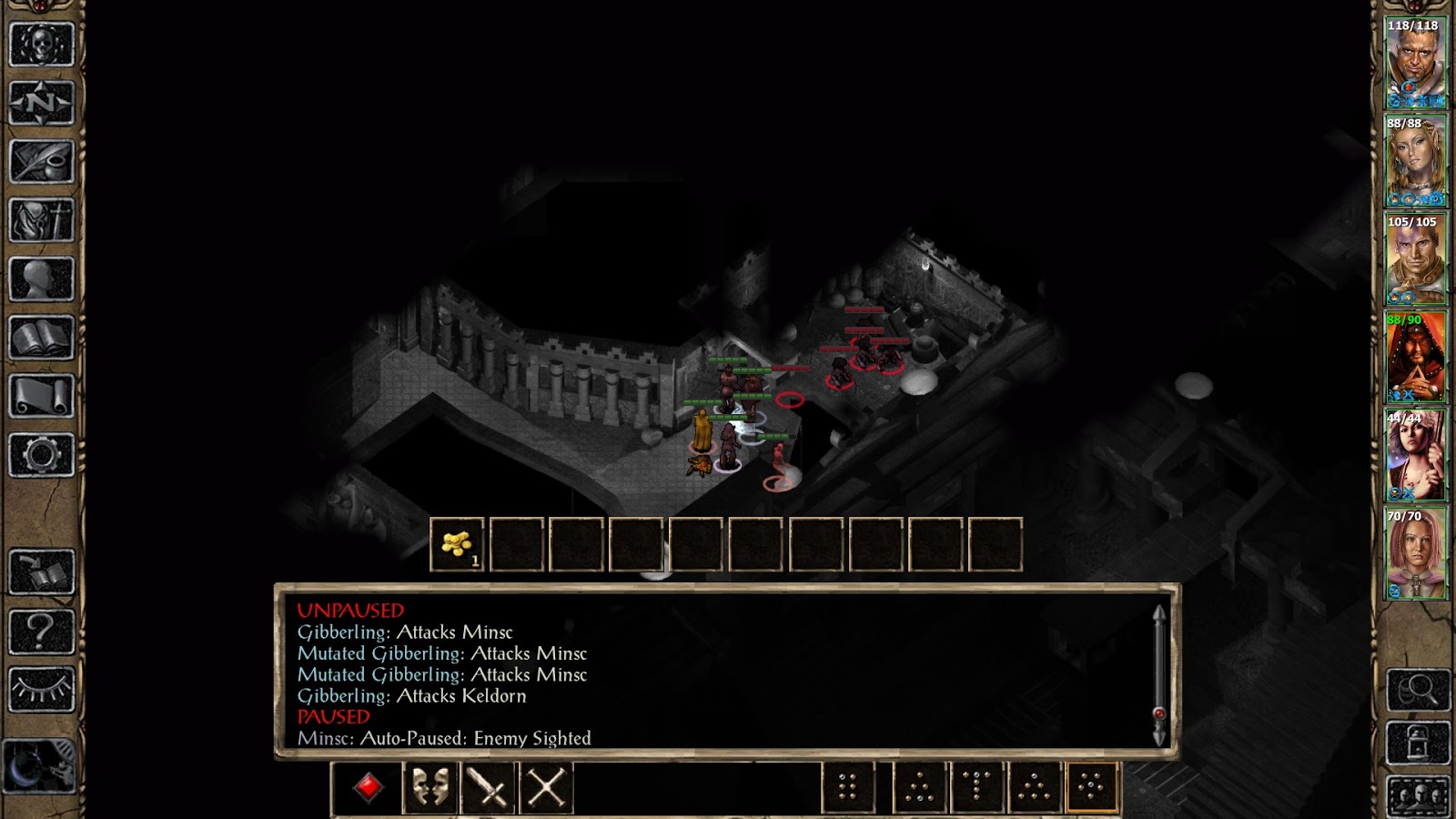The height and width of the screenshot is (819, 1456).
Task: Click the message log's down scroll arrow
Action: 1159,737
